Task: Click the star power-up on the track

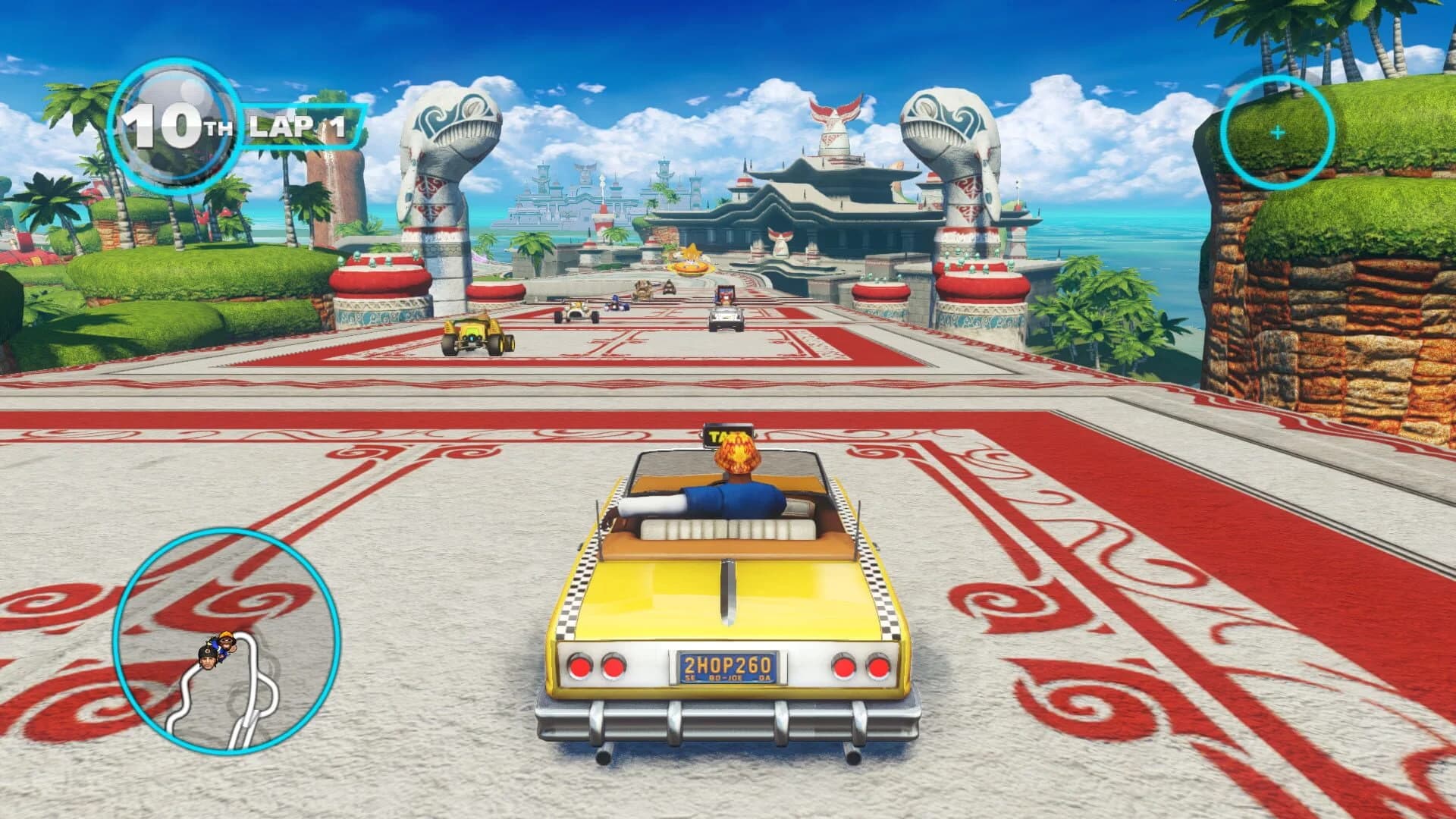Action: point(690,252)
